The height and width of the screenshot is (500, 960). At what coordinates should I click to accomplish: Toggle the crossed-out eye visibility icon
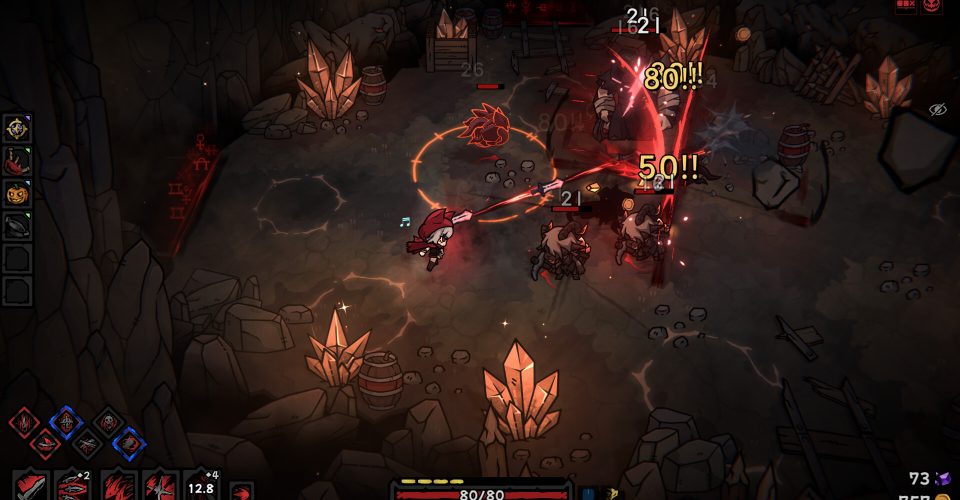point(937,109)
